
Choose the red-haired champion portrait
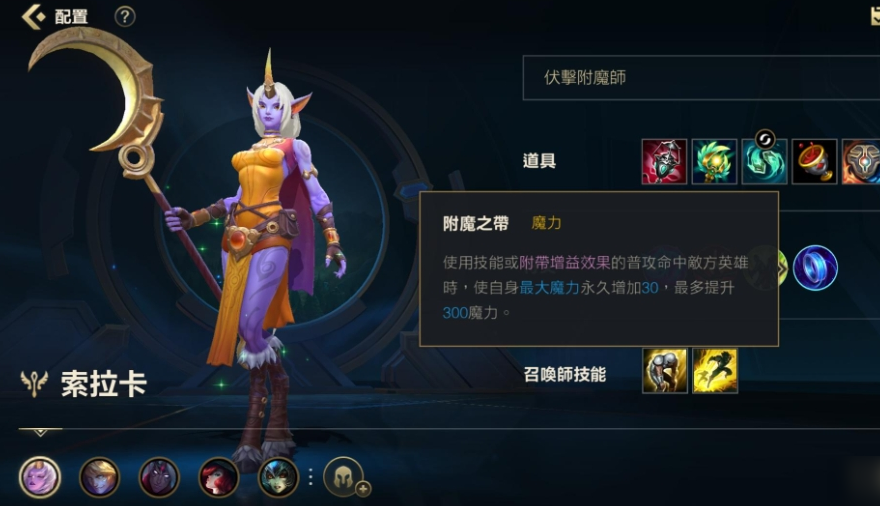pyautogui.click(x=219, y=477)
